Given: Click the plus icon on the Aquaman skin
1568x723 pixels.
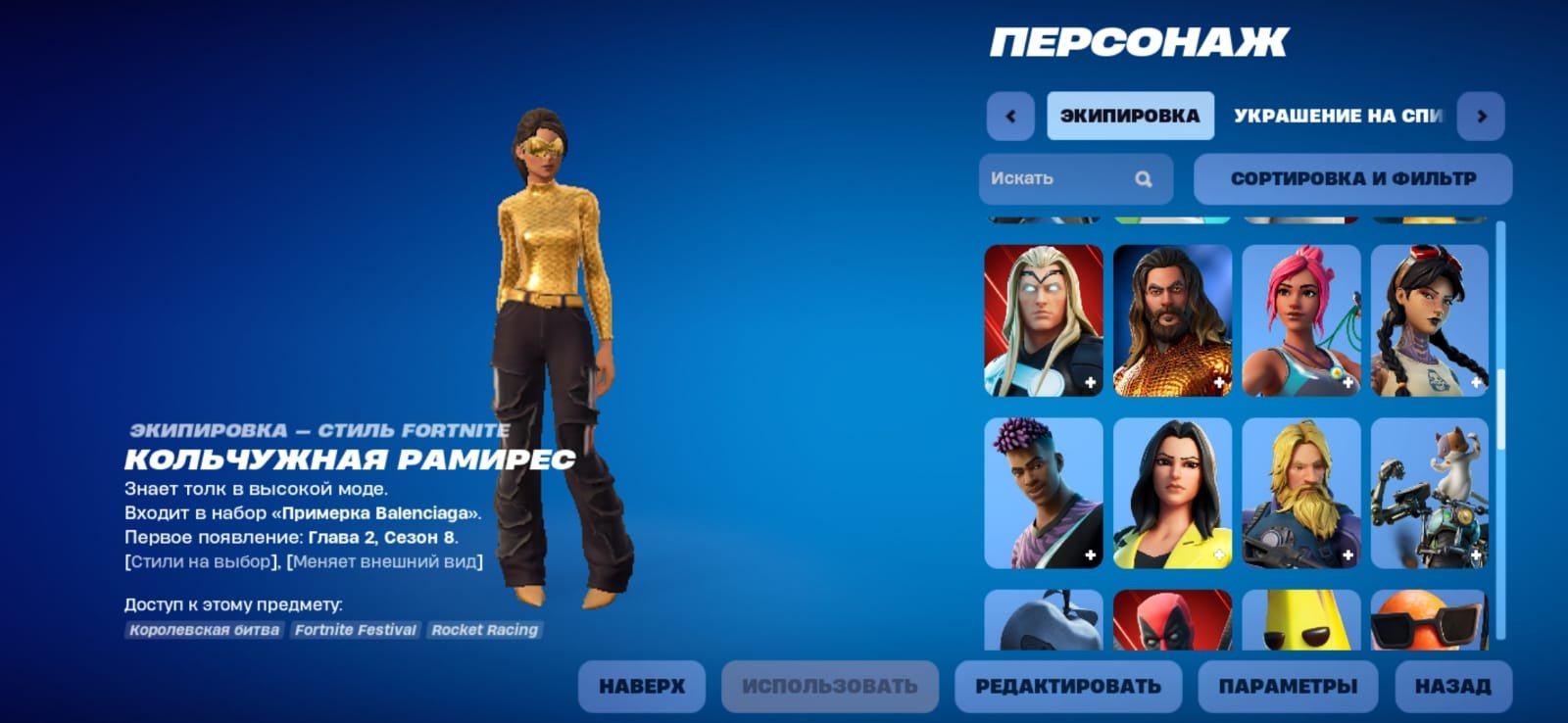Looking at the screenshot, I should (x=1218, y=384).
